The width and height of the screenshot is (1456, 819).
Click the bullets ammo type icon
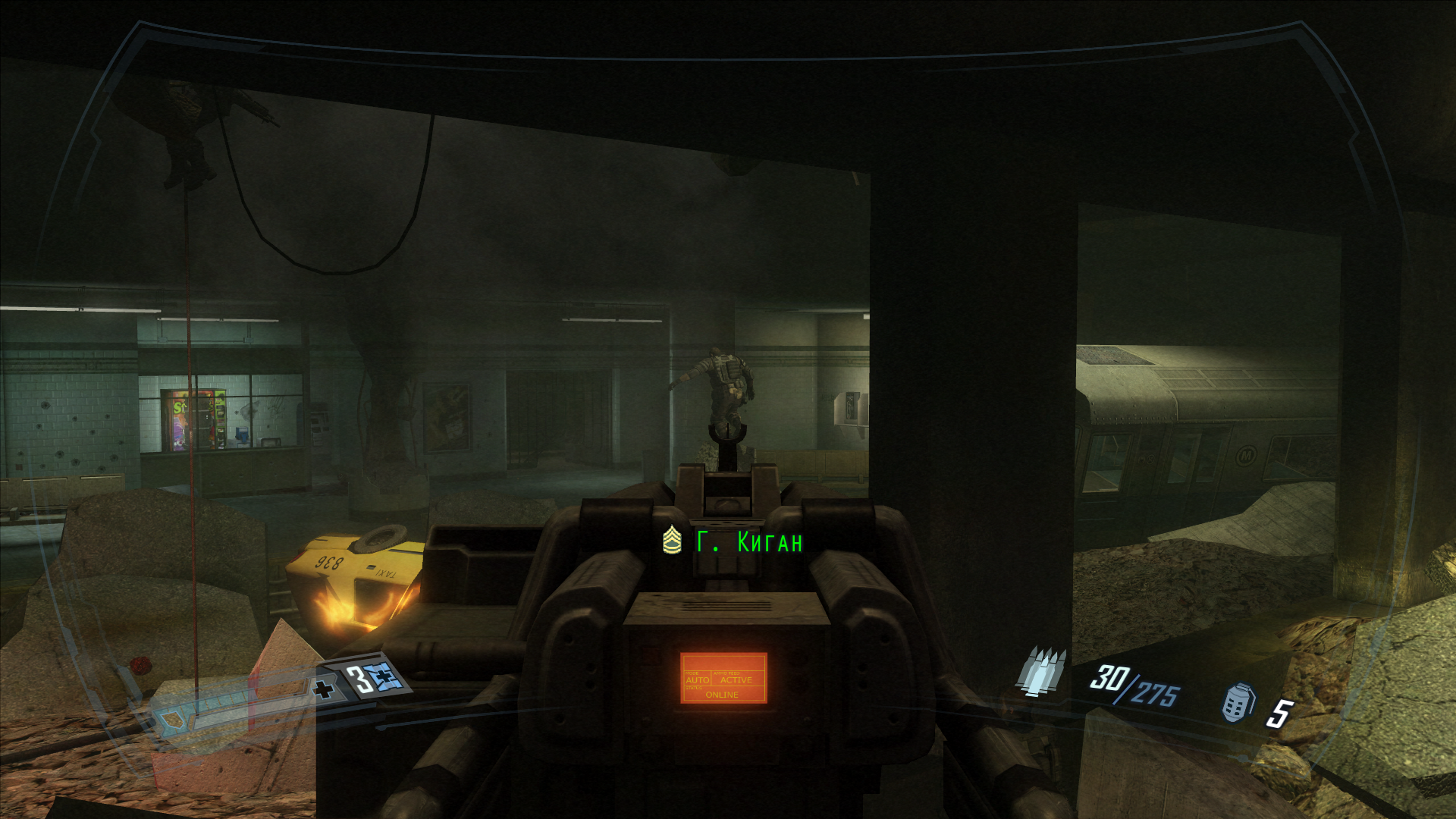1042,672
